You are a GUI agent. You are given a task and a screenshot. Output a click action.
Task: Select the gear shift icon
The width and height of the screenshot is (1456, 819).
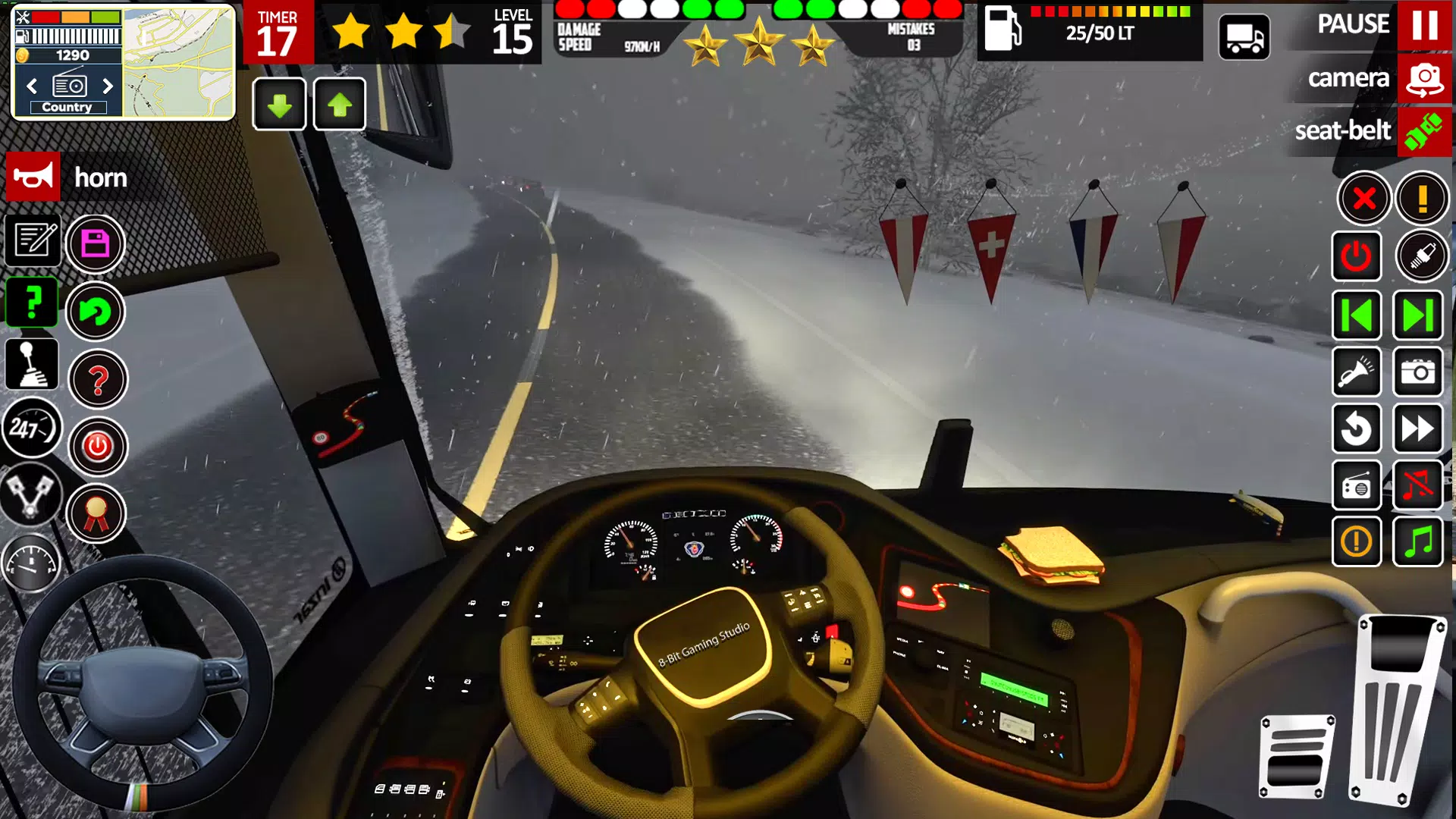(33, 365)
